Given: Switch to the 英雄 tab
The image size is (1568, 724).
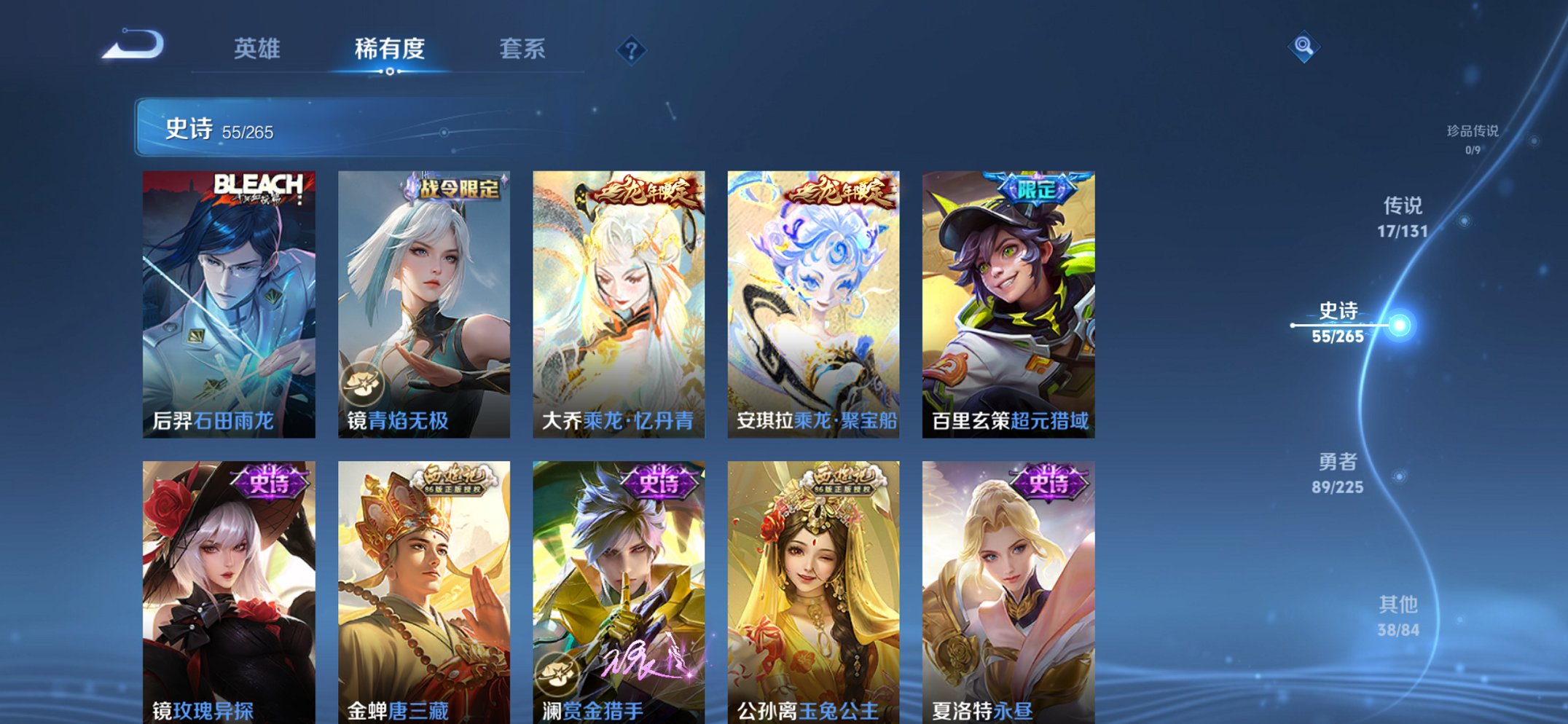Looking at the screenshot, I should (259, 49).
